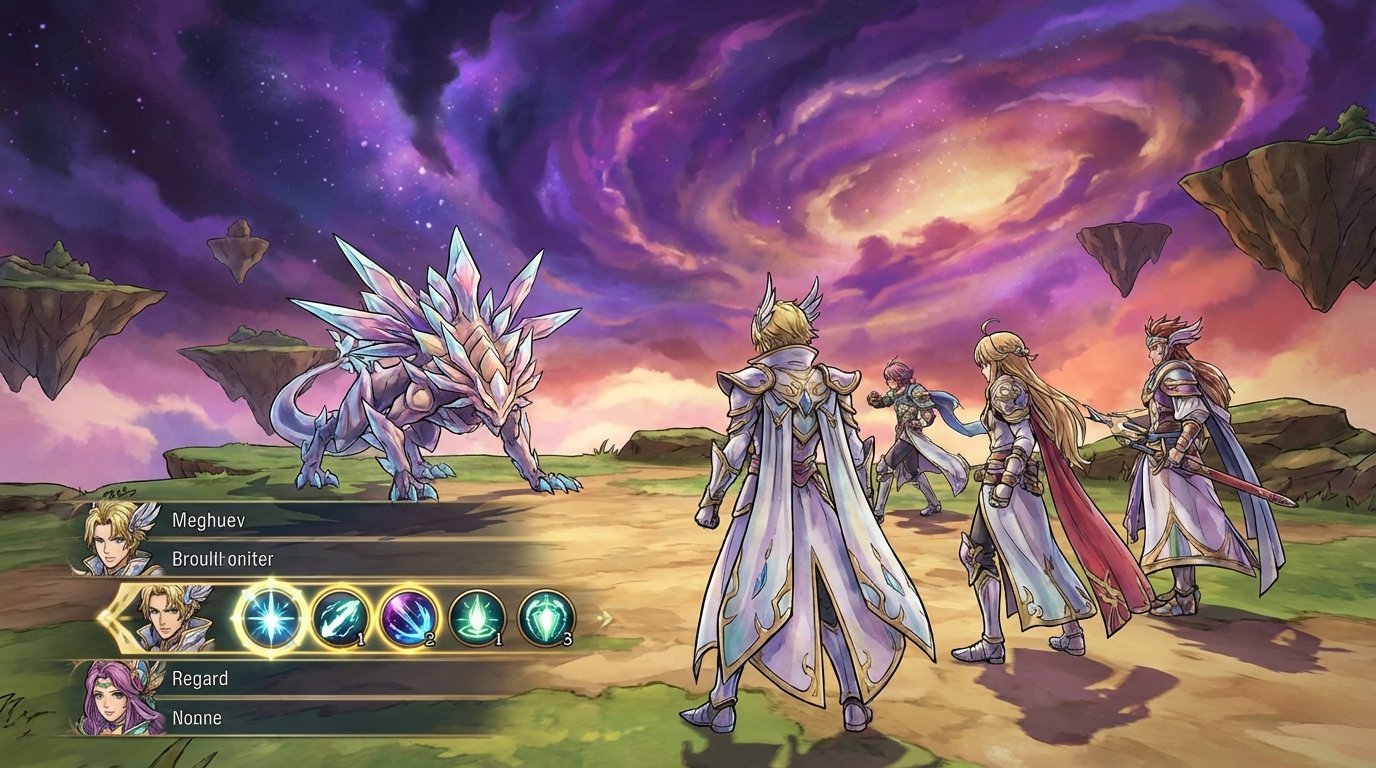1376x768 pixels.
Task: Click the charge counter on the shield skill
Action: [570, 637]
